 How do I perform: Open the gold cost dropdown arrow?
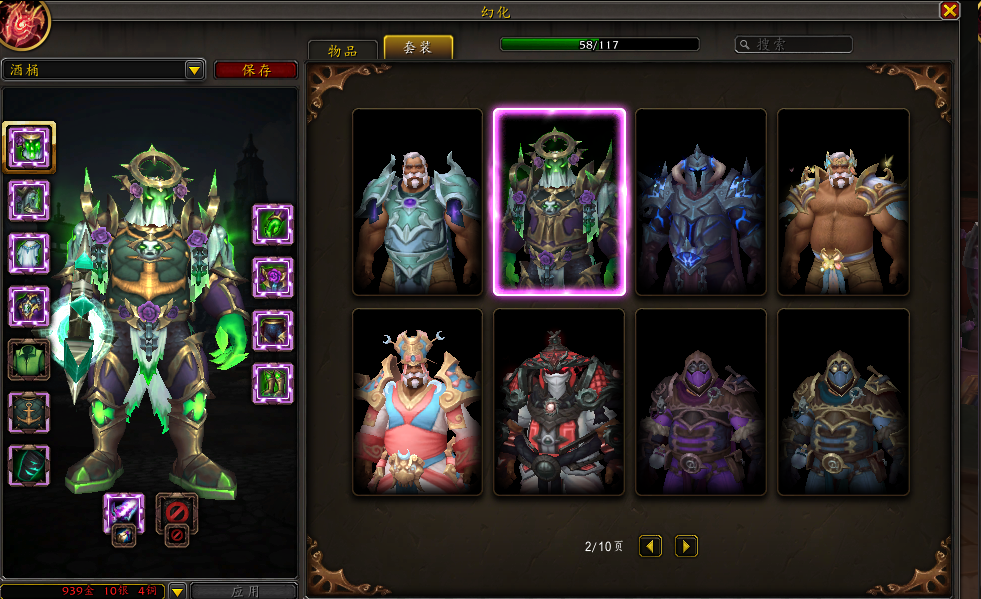tap(177, 591)
